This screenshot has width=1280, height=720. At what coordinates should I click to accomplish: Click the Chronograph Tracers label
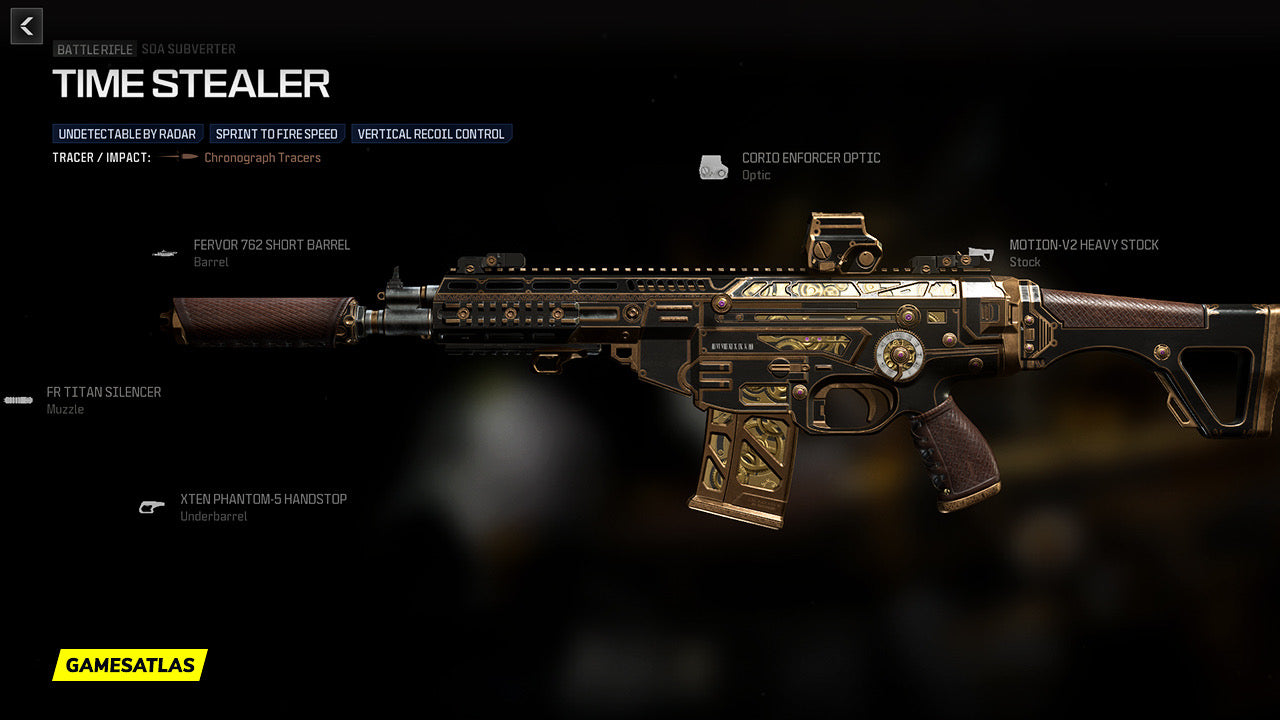pos(262,158)
